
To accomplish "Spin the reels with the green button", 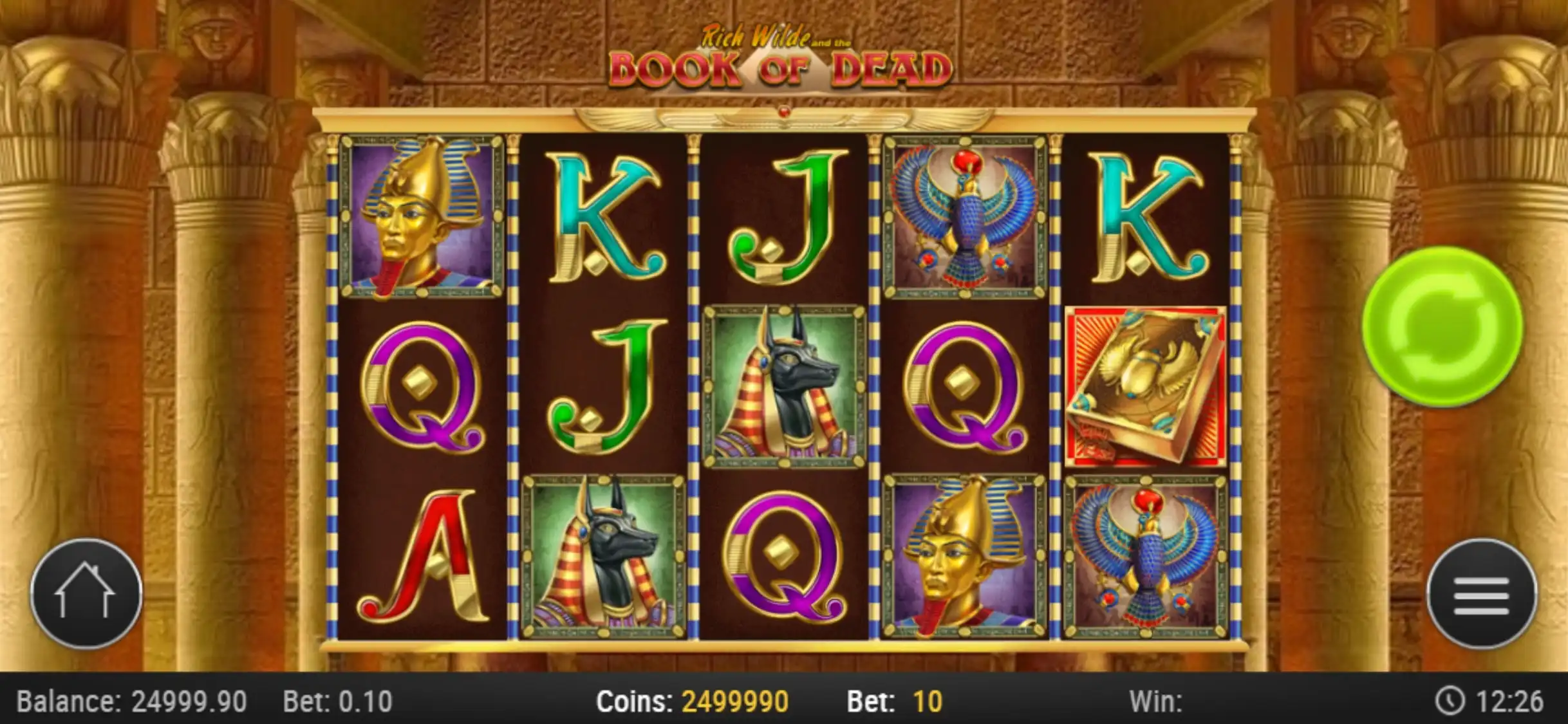I will 1442,327.
